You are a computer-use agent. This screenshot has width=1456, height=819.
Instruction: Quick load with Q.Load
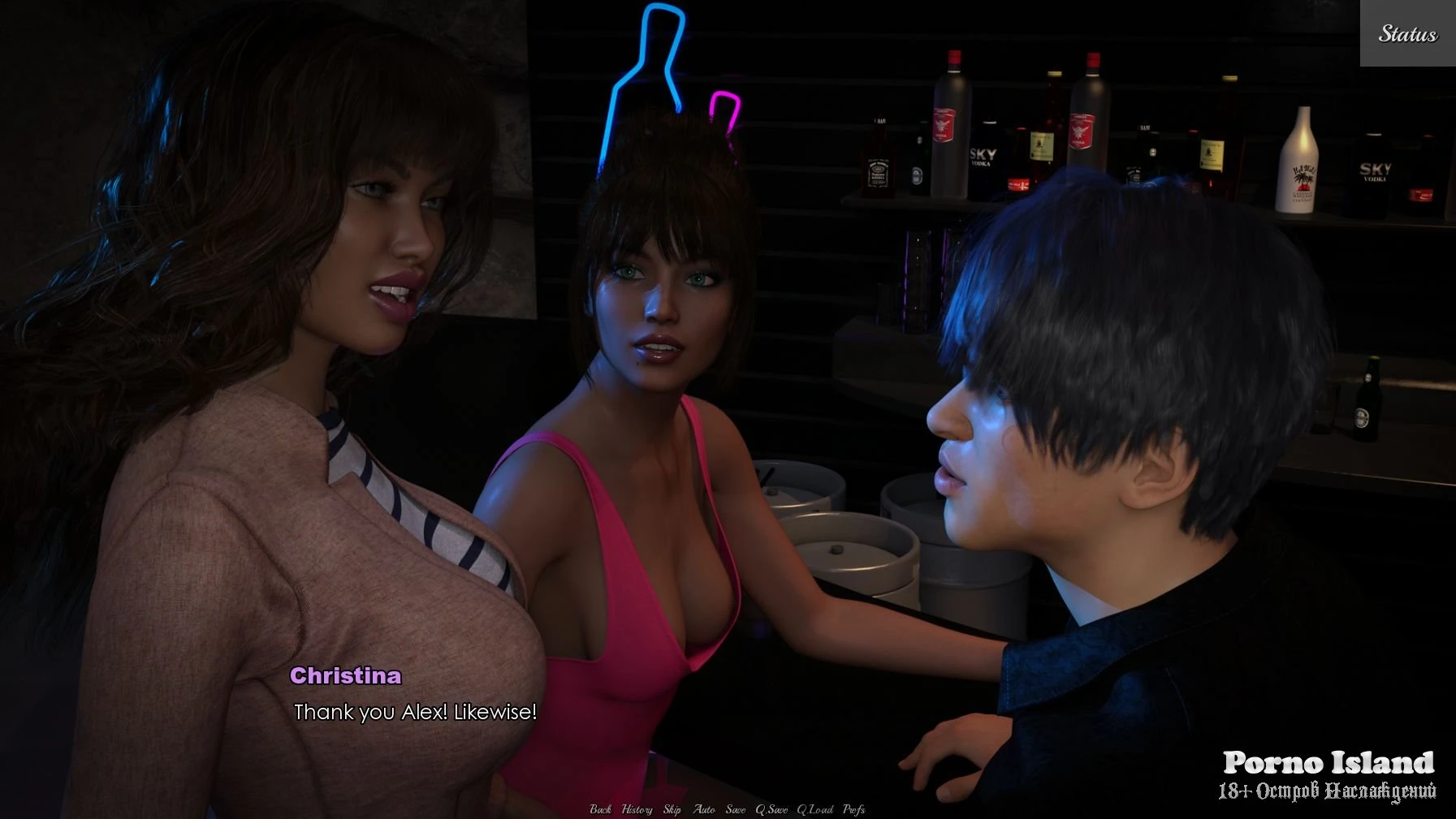(x=814, y=809)
